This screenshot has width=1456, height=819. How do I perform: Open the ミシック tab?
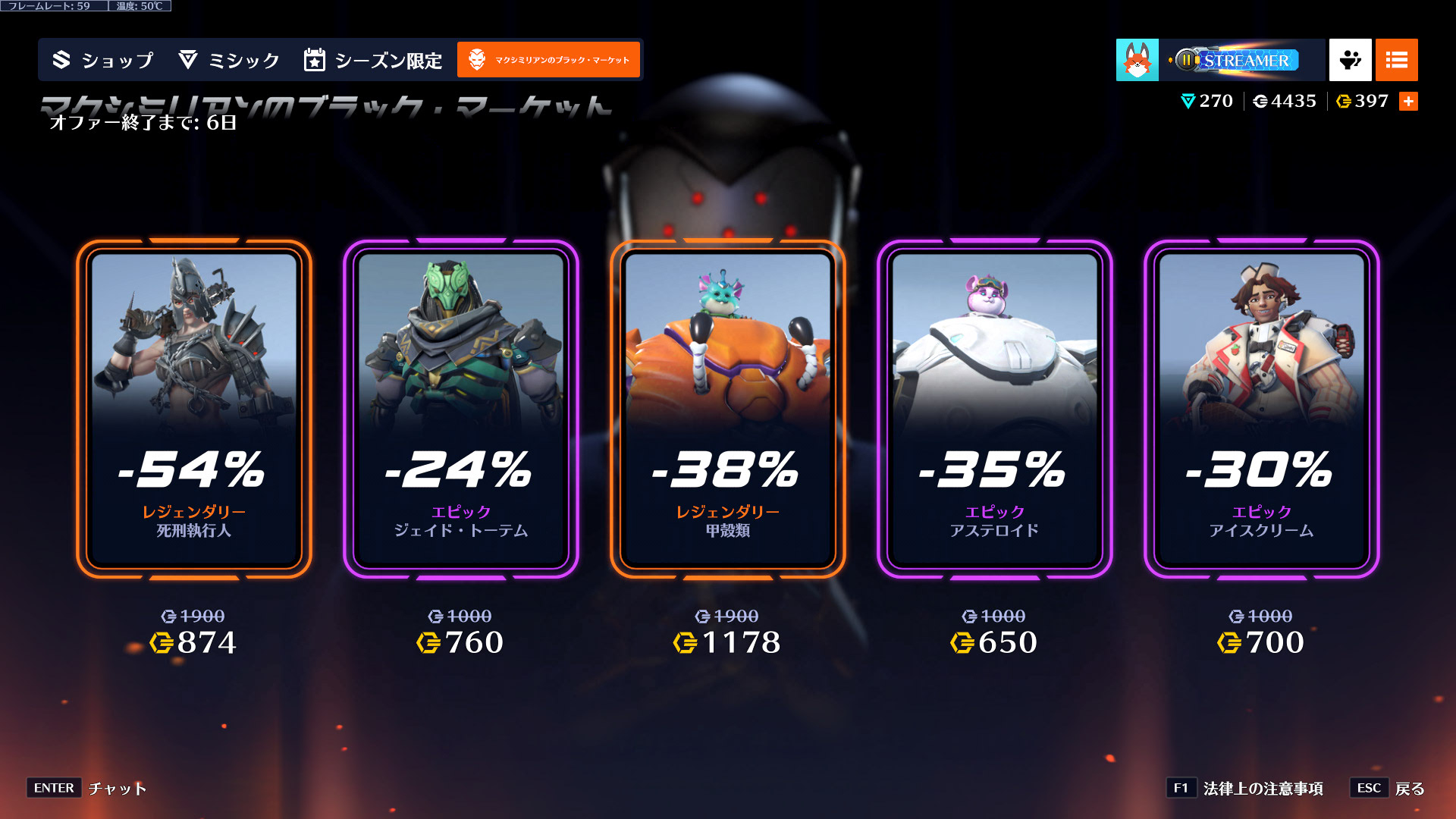tap(229, 60)
